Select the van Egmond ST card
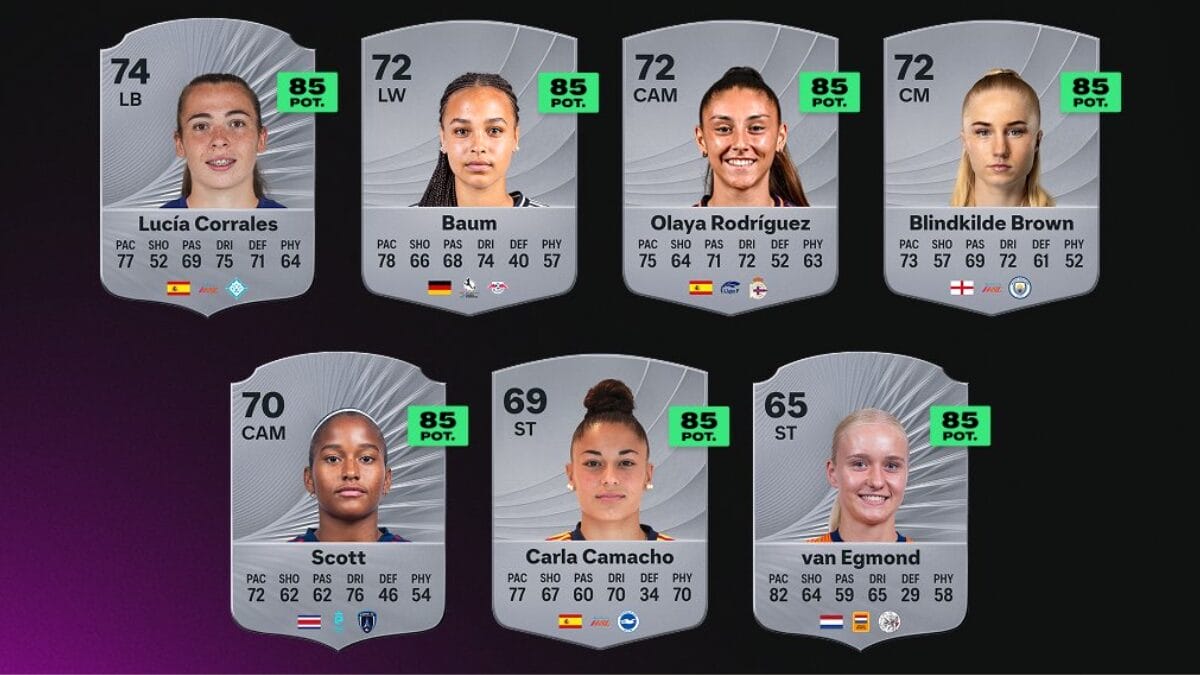The image size is (1200, 675). coord(860,500)
